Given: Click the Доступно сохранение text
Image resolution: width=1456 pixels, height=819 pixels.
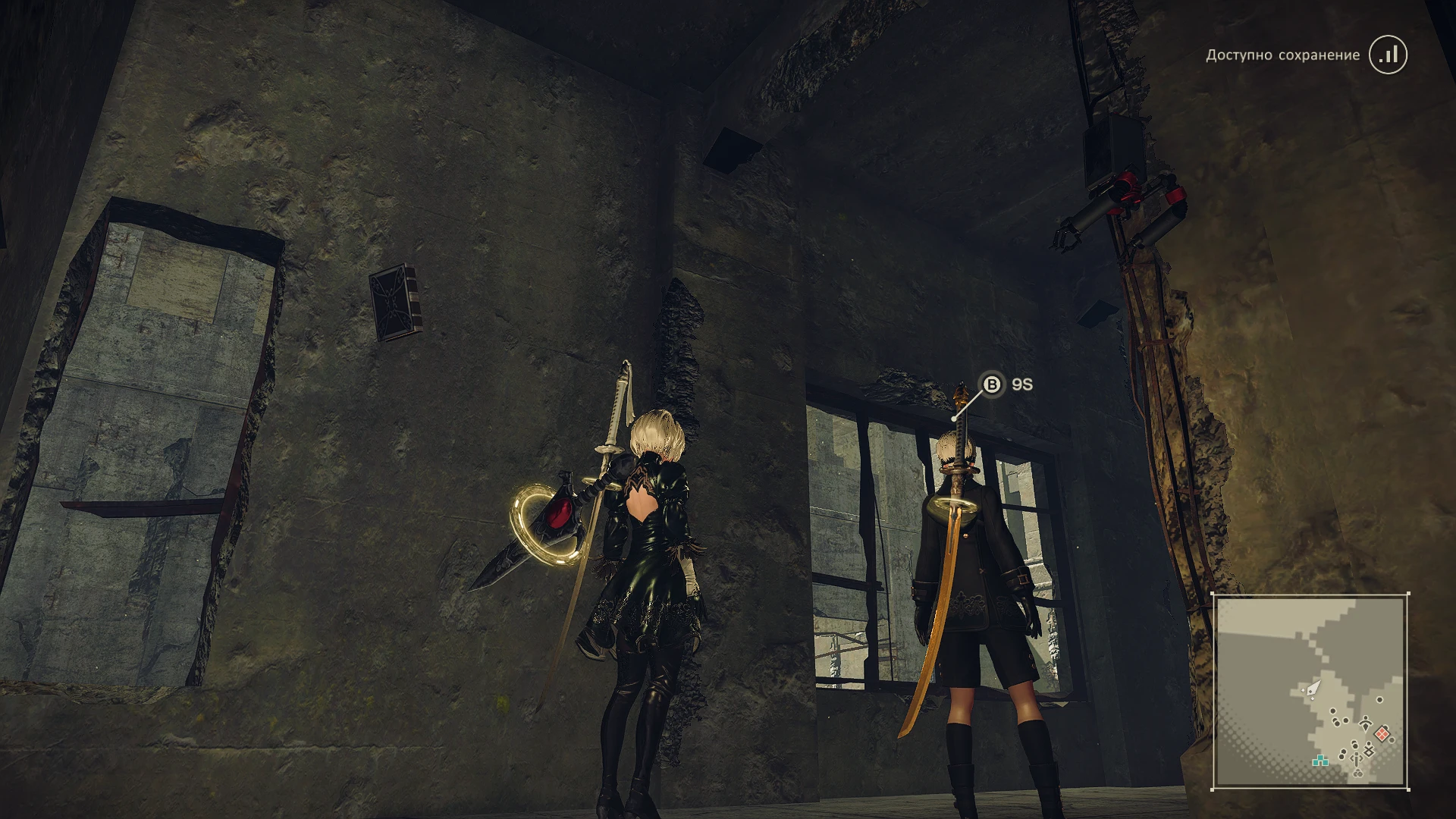Looking at the screenshot, I should point(1282,55).
